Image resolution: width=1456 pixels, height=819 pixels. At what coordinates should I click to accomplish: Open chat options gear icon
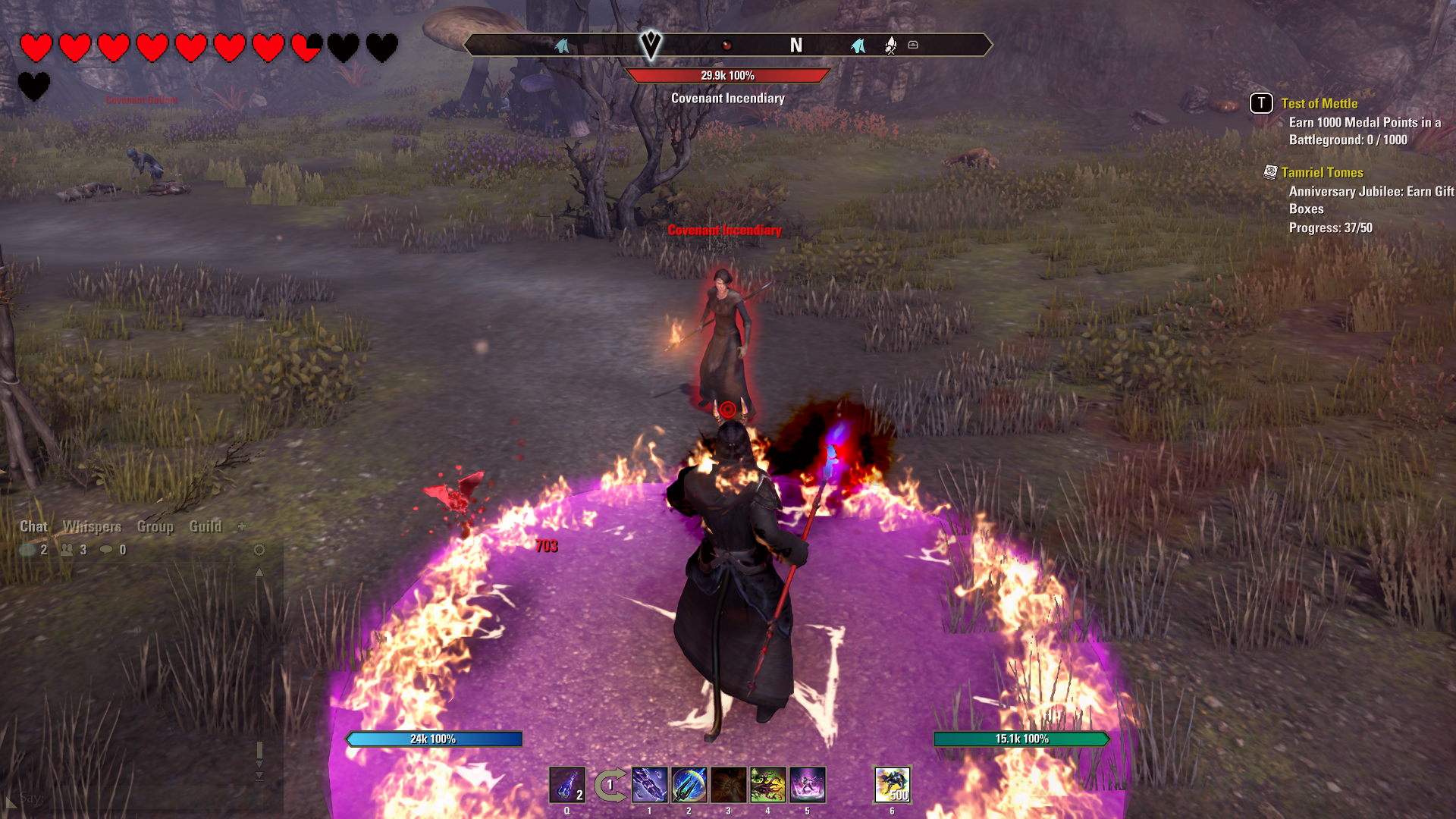(x=259, y=550)
